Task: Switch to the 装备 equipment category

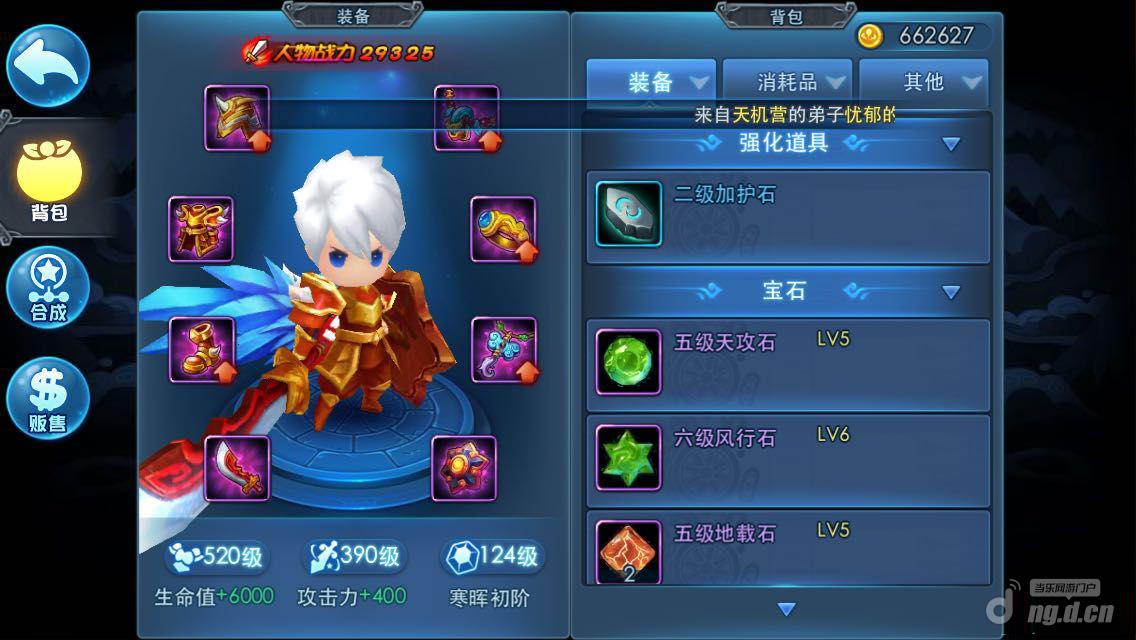Action: tap(652, 82)
